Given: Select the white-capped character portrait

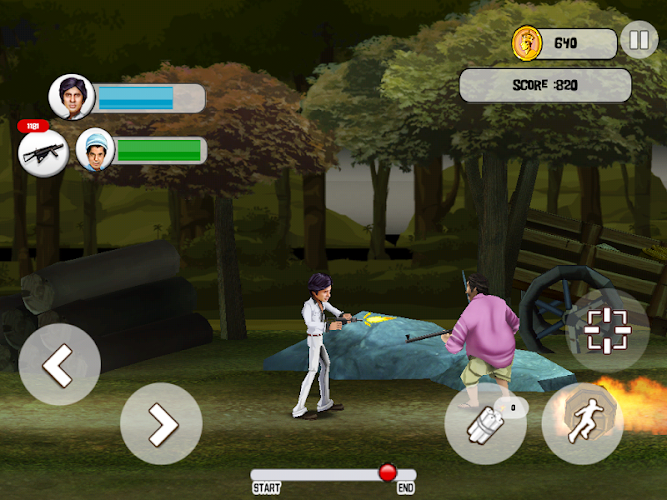Looking at the screenshot, I should [x=95, y=151].
